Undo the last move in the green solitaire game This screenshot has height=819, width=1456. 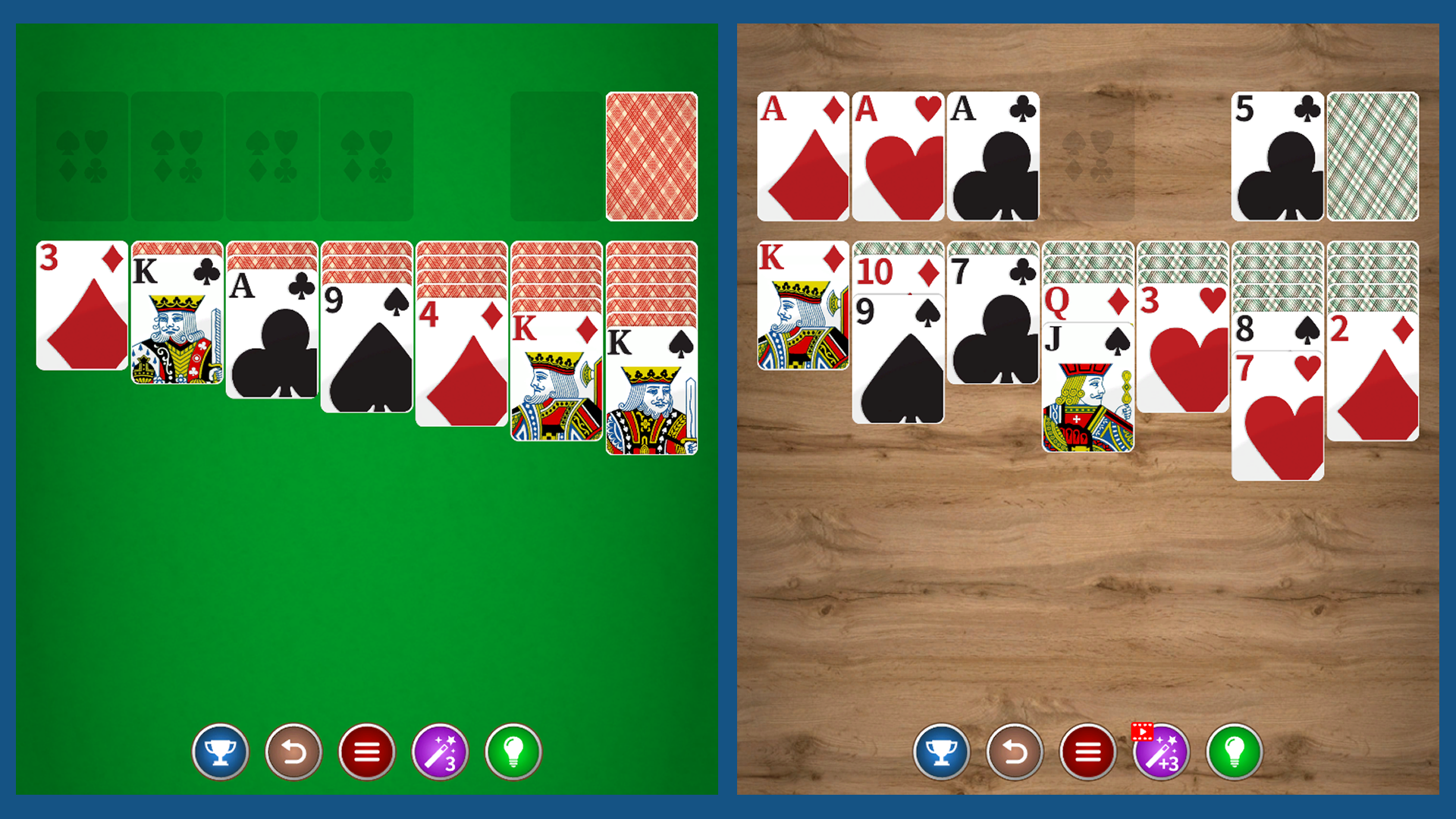(294, 752)
